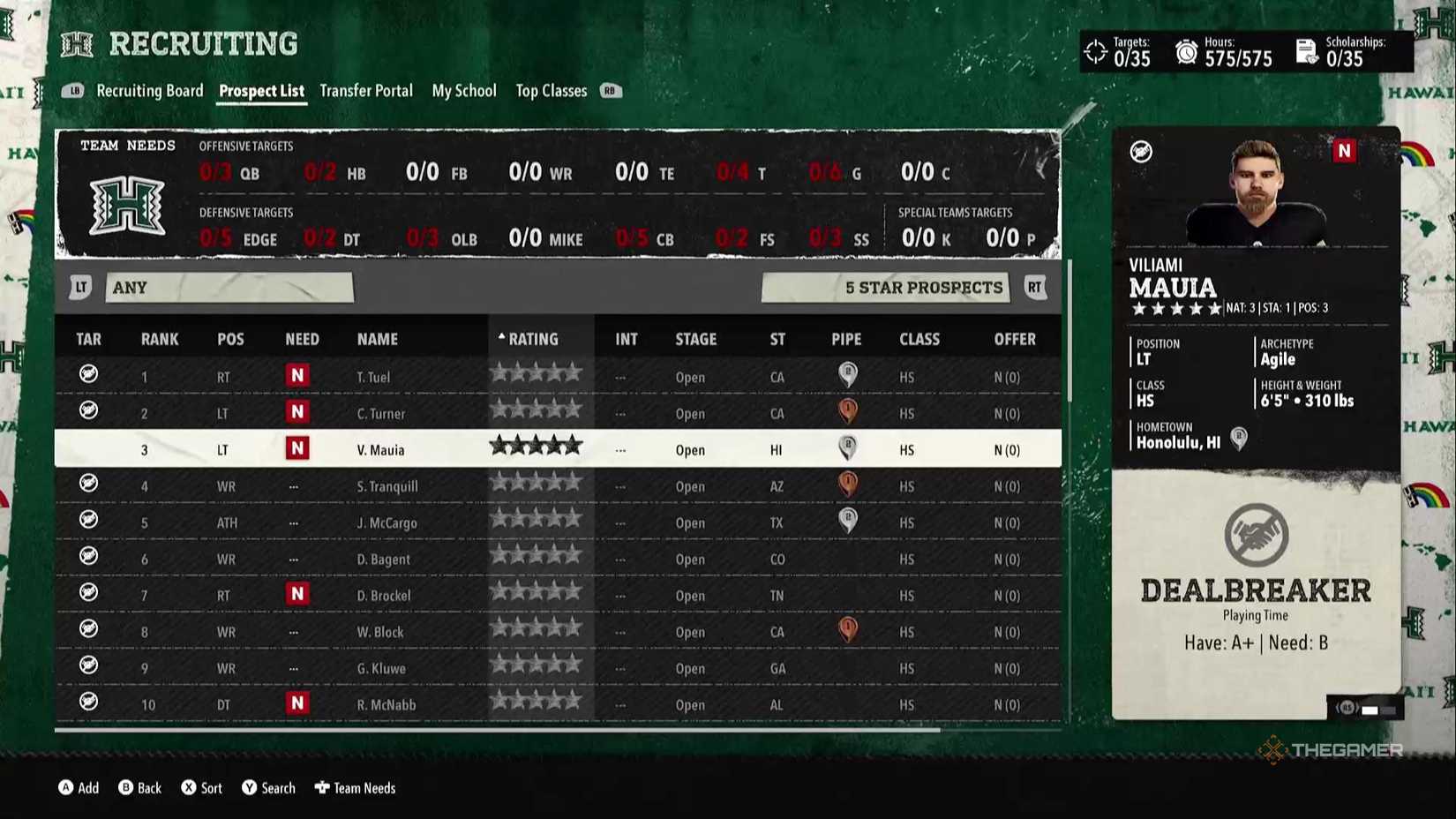Click V. Mauia's pipeline pin icon
Image resolution: width=1456 pixels, height=819 pixels.
click(846, 447)
